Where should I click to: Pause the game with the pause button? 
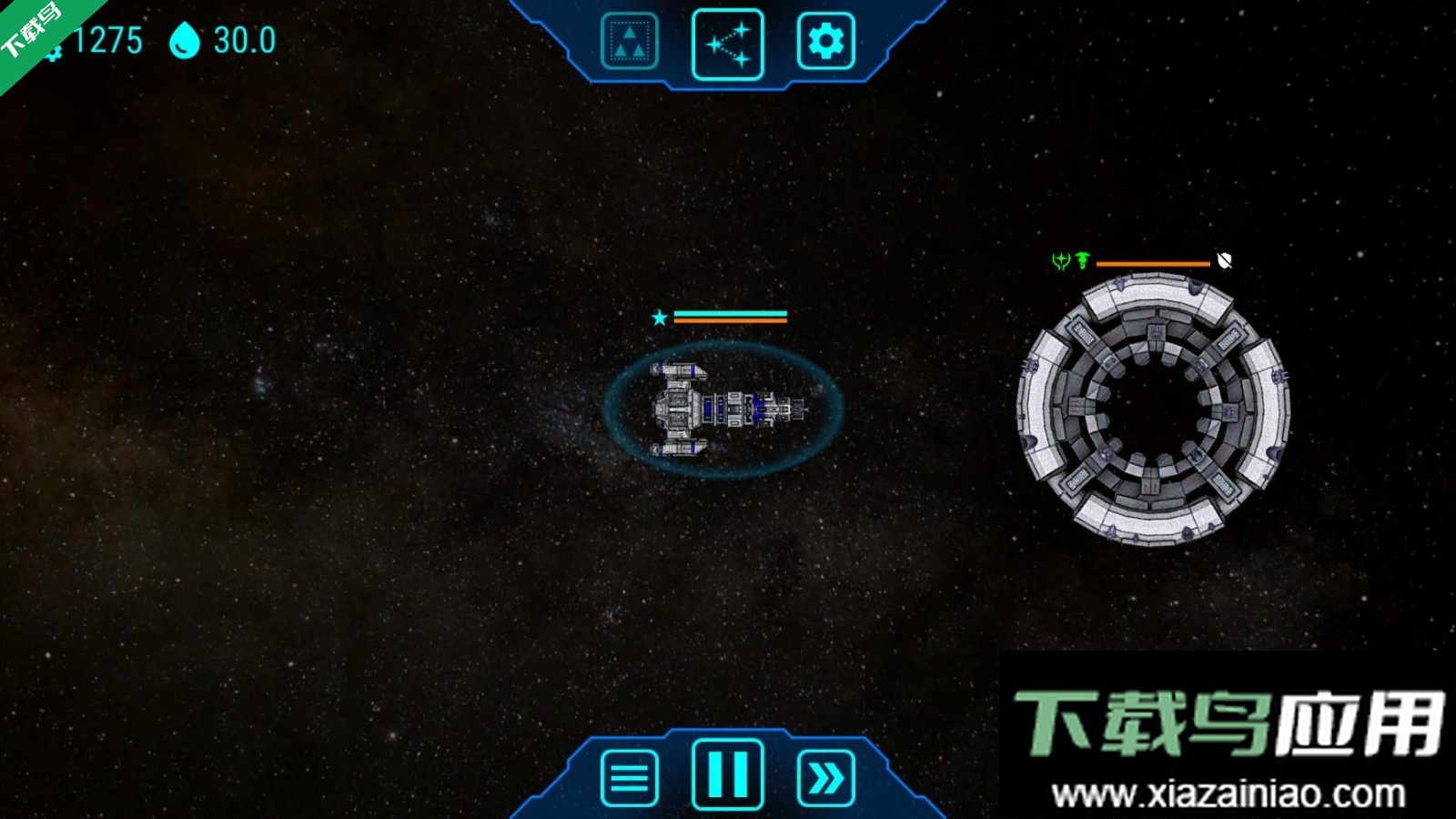tap(727, 774)
